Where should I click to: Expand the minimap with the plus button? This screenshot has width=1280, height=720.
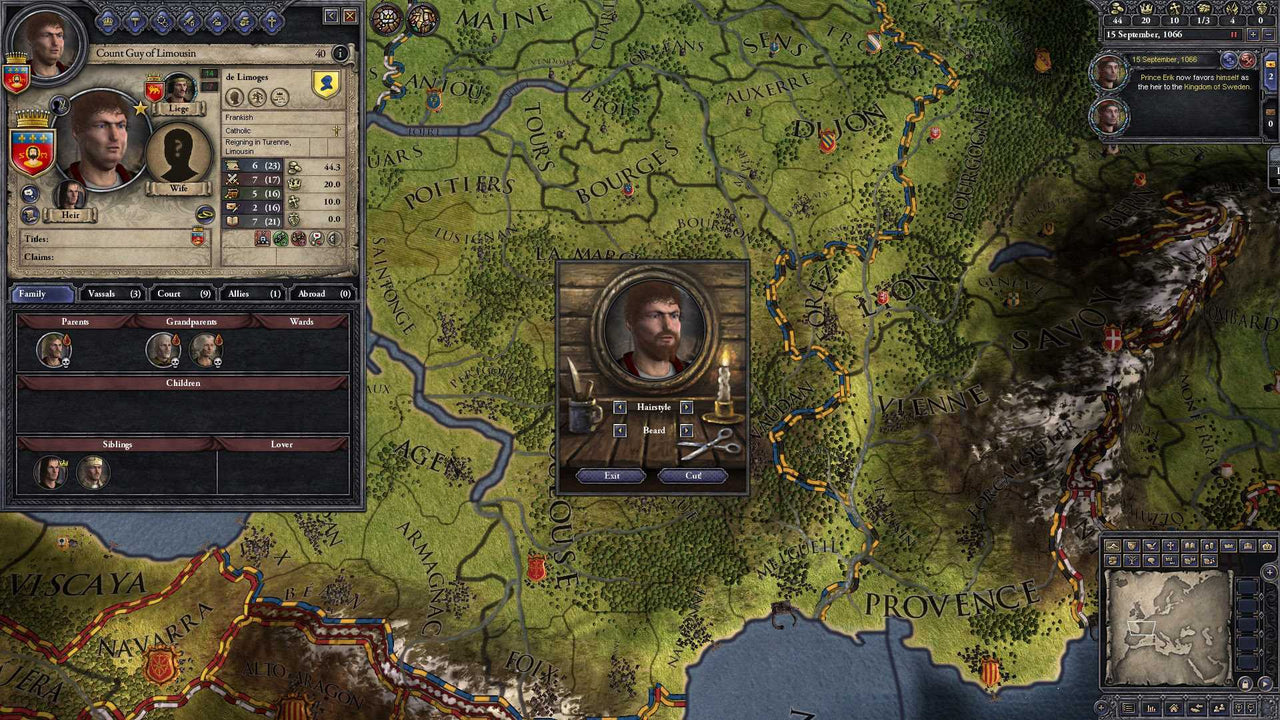click(1269, 571)
